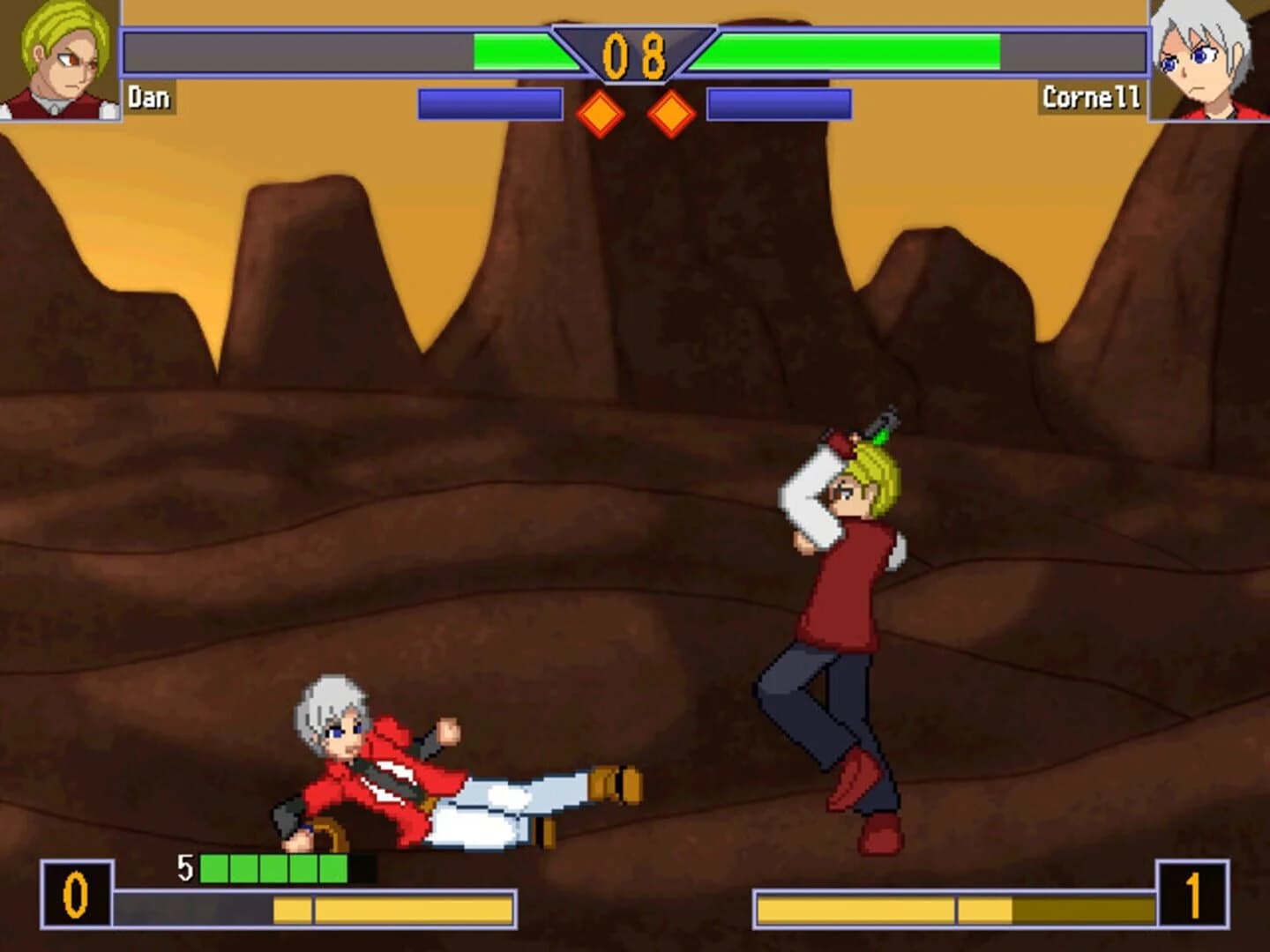Expand the round timer showing 08

(633, 55)
